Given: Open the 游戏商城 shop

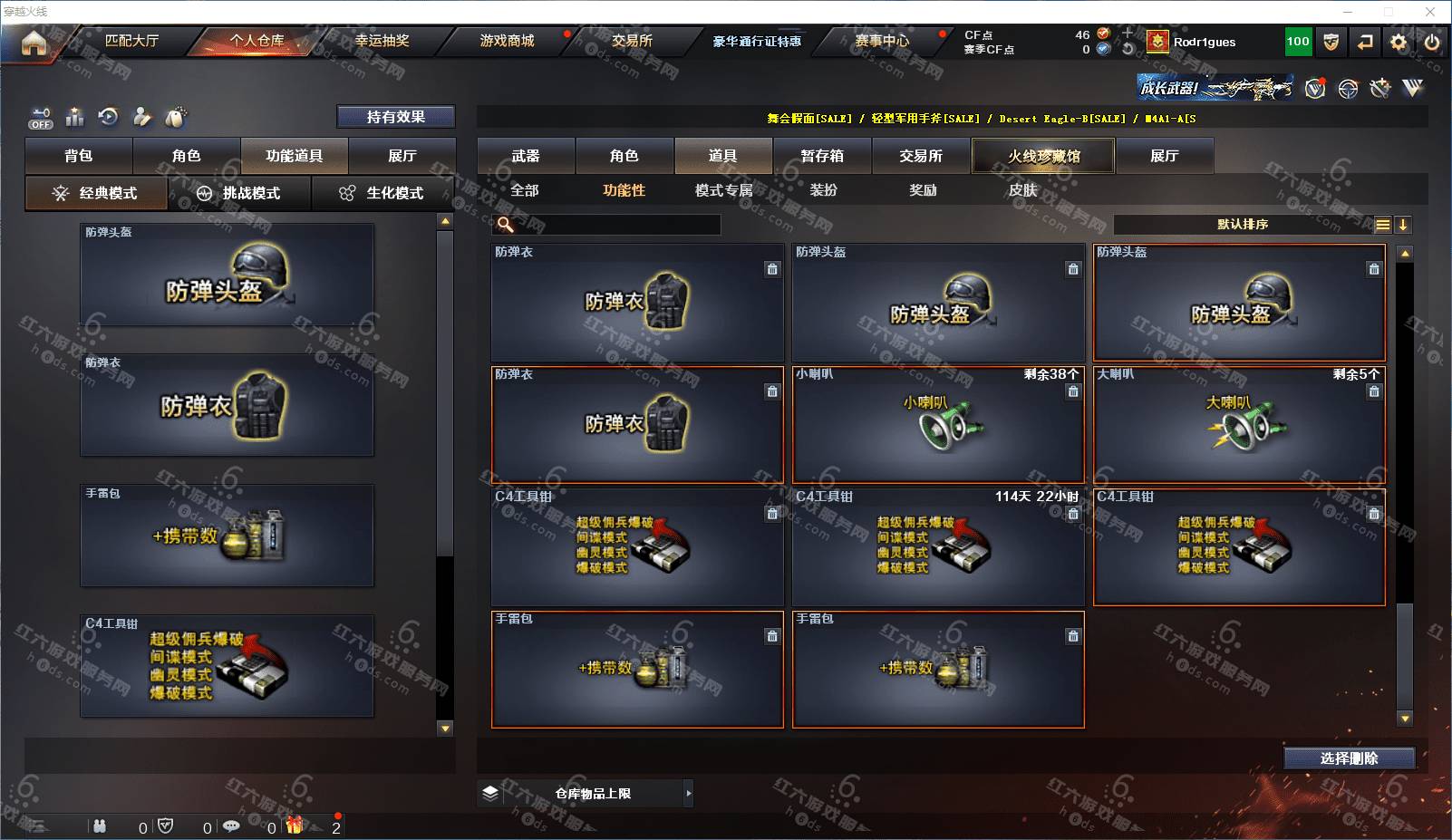Looking at the screenshot, I should point(507,41).
